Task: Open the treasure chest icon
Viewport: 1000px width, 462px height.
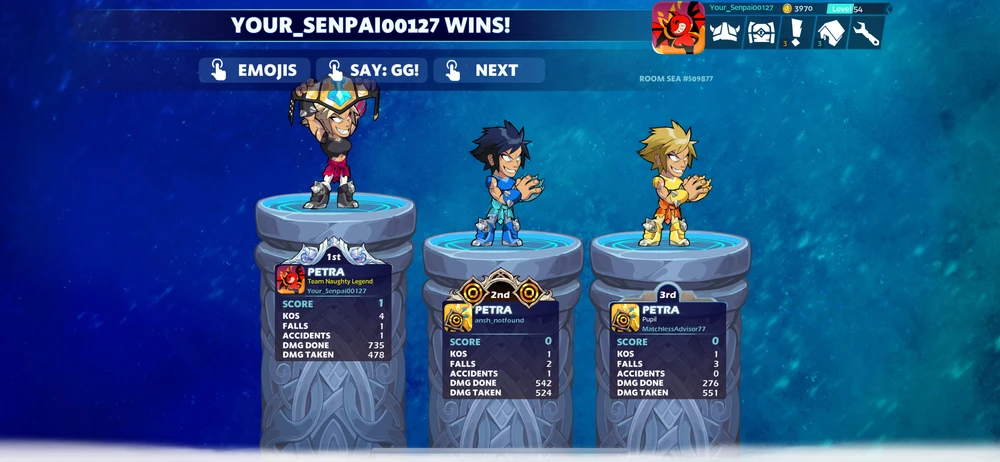Action: pyautogui.click(x=761, y=33)
